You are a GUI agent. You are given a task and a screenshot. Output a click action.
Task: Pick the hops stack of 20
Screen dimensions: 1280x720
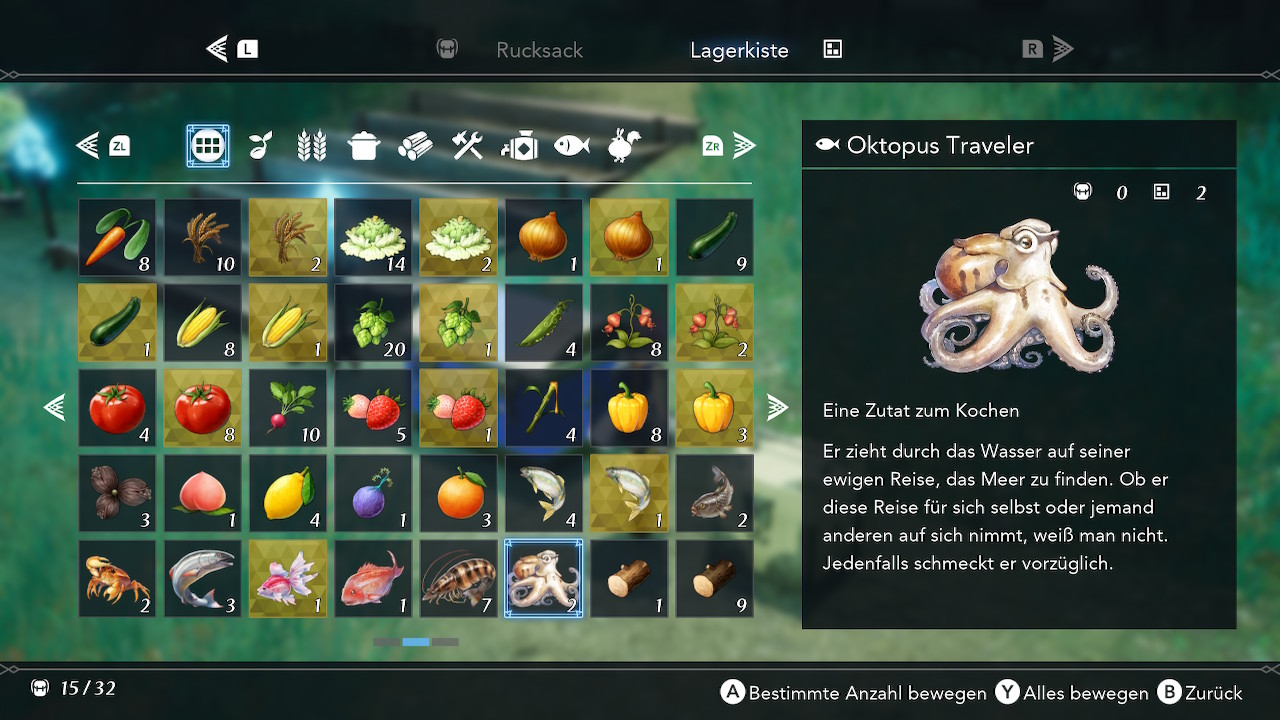point(373,322)
